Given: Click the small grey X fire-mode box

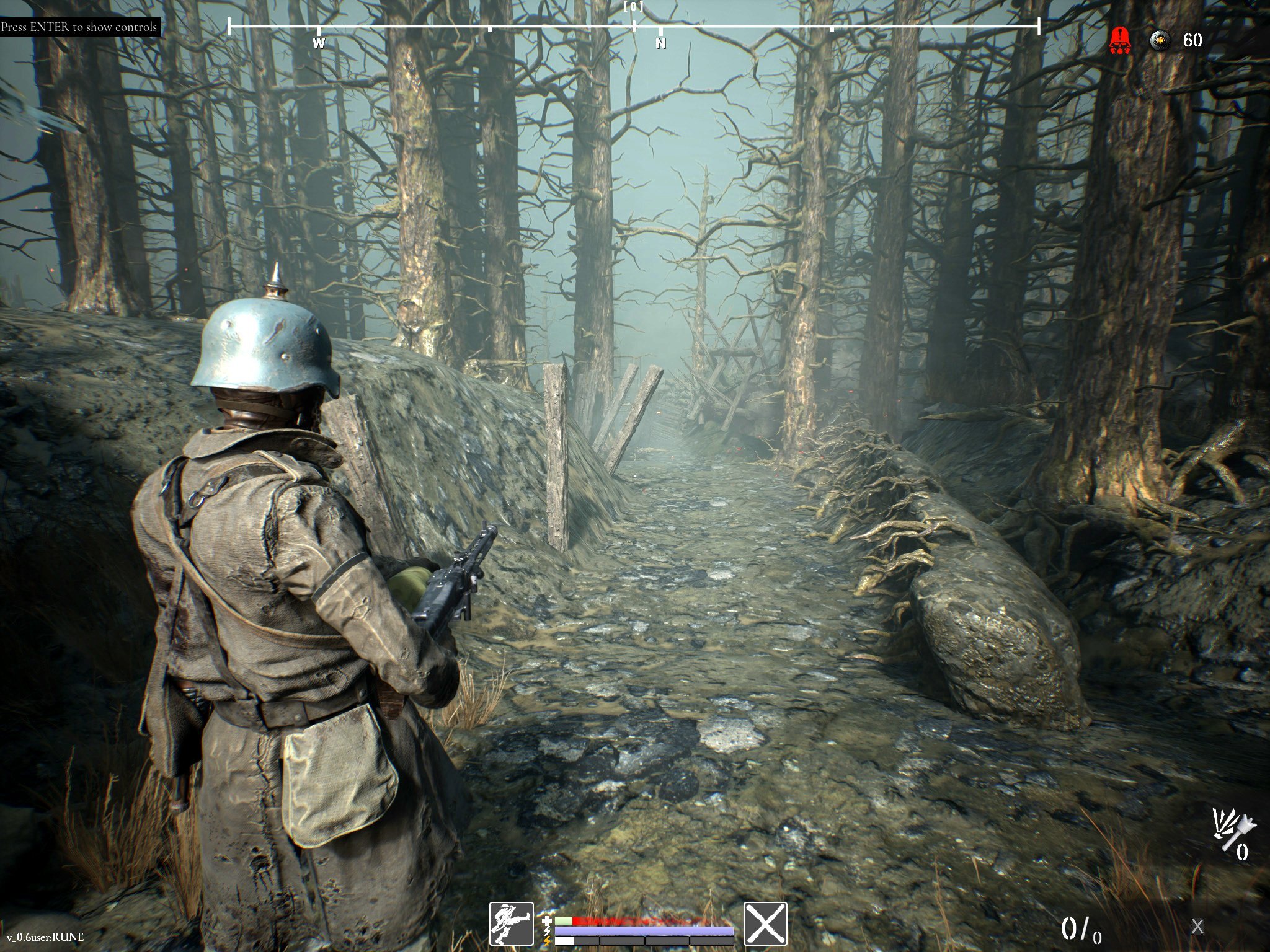Looking at the screenshot, I should click(1197, 927).
